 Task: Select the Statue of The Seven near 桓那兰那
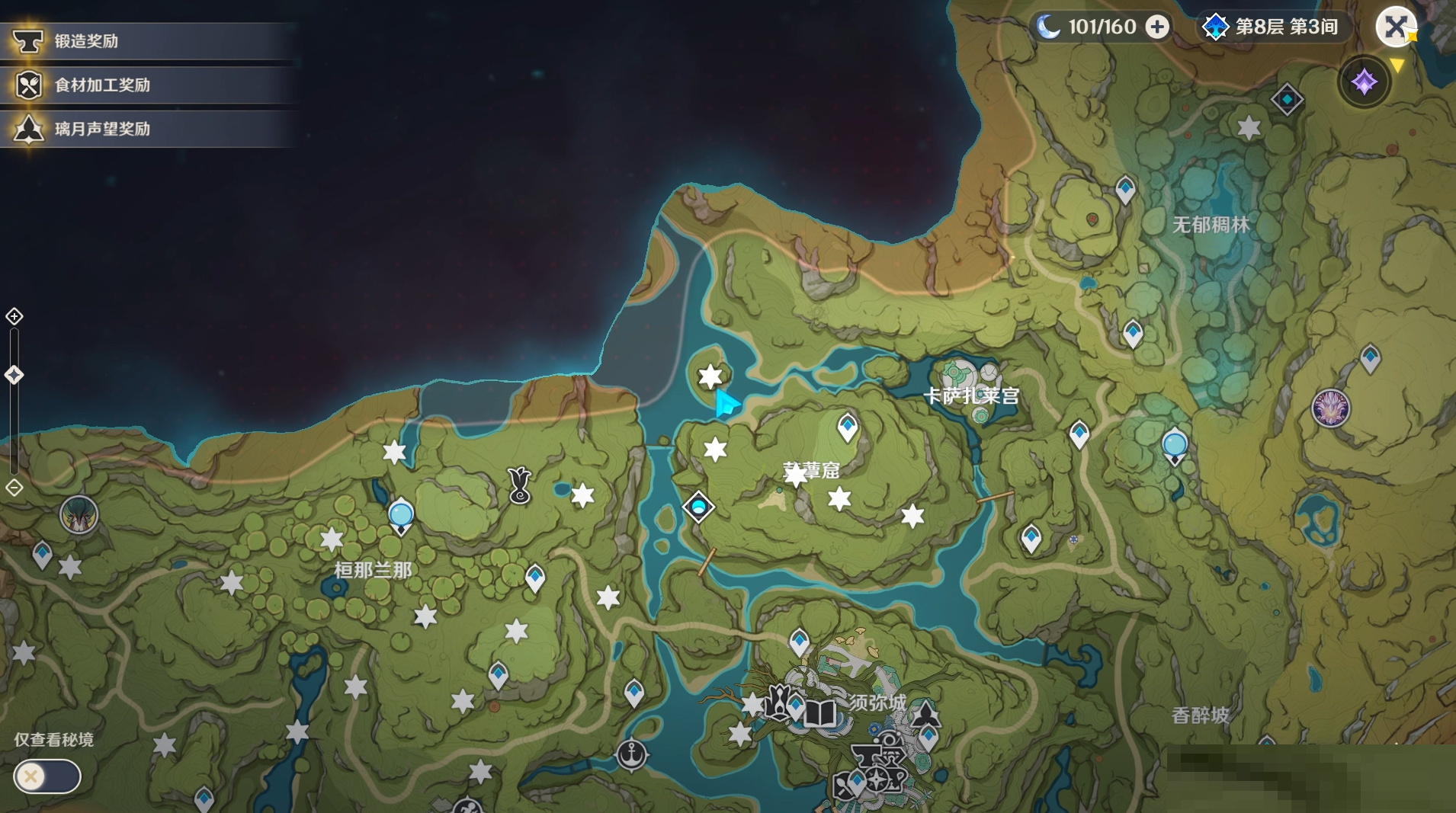(401, 516)
